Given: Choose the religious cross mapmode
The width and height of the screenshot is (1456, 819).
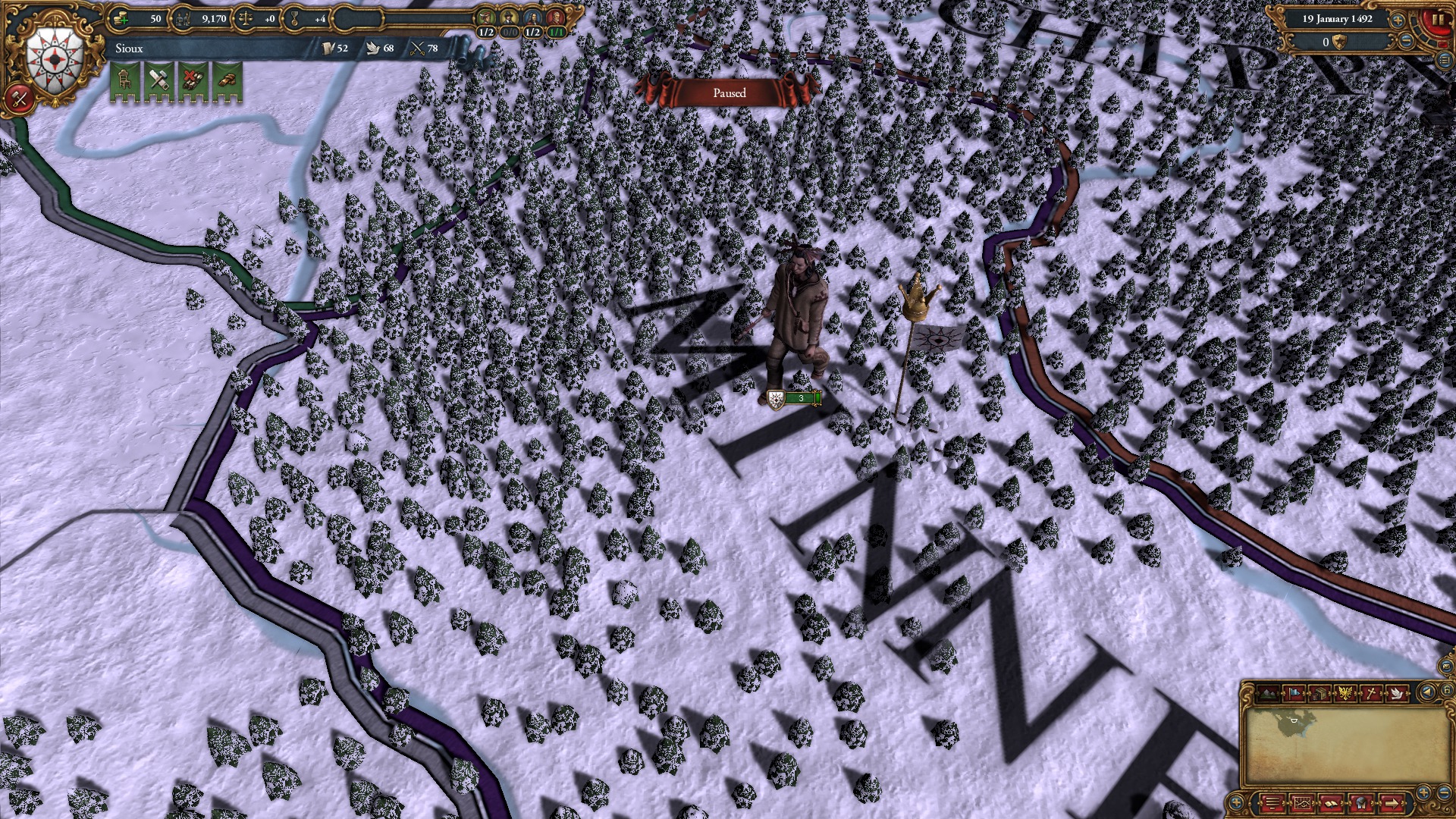Looking at the screenshot, I should pyautogui.click(x=1371, y=694).
